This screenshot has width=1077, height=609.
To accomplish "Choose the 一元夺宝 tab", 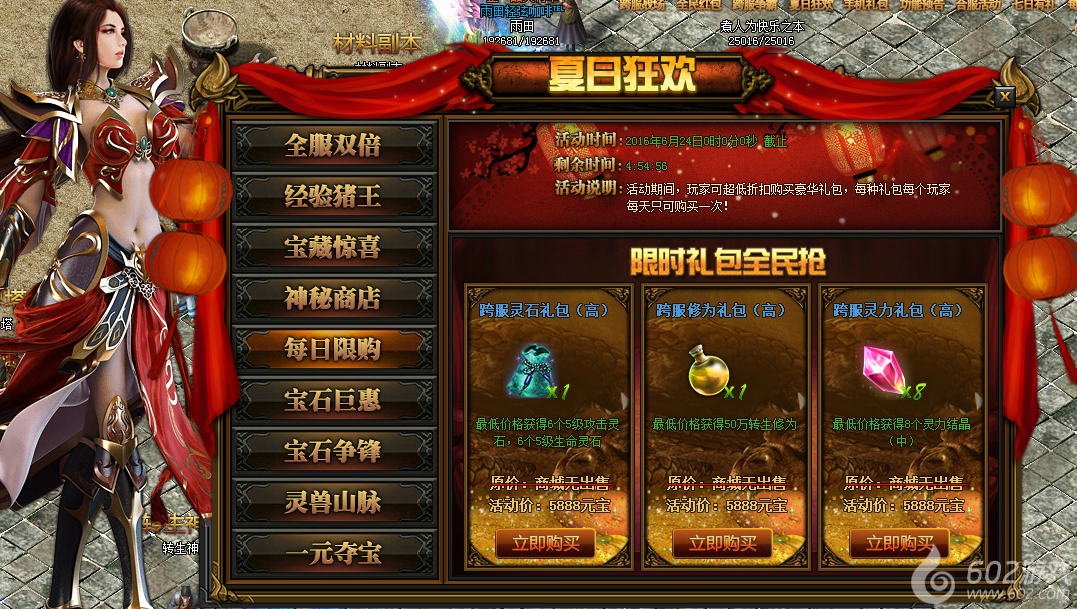I will click(333, 553).
